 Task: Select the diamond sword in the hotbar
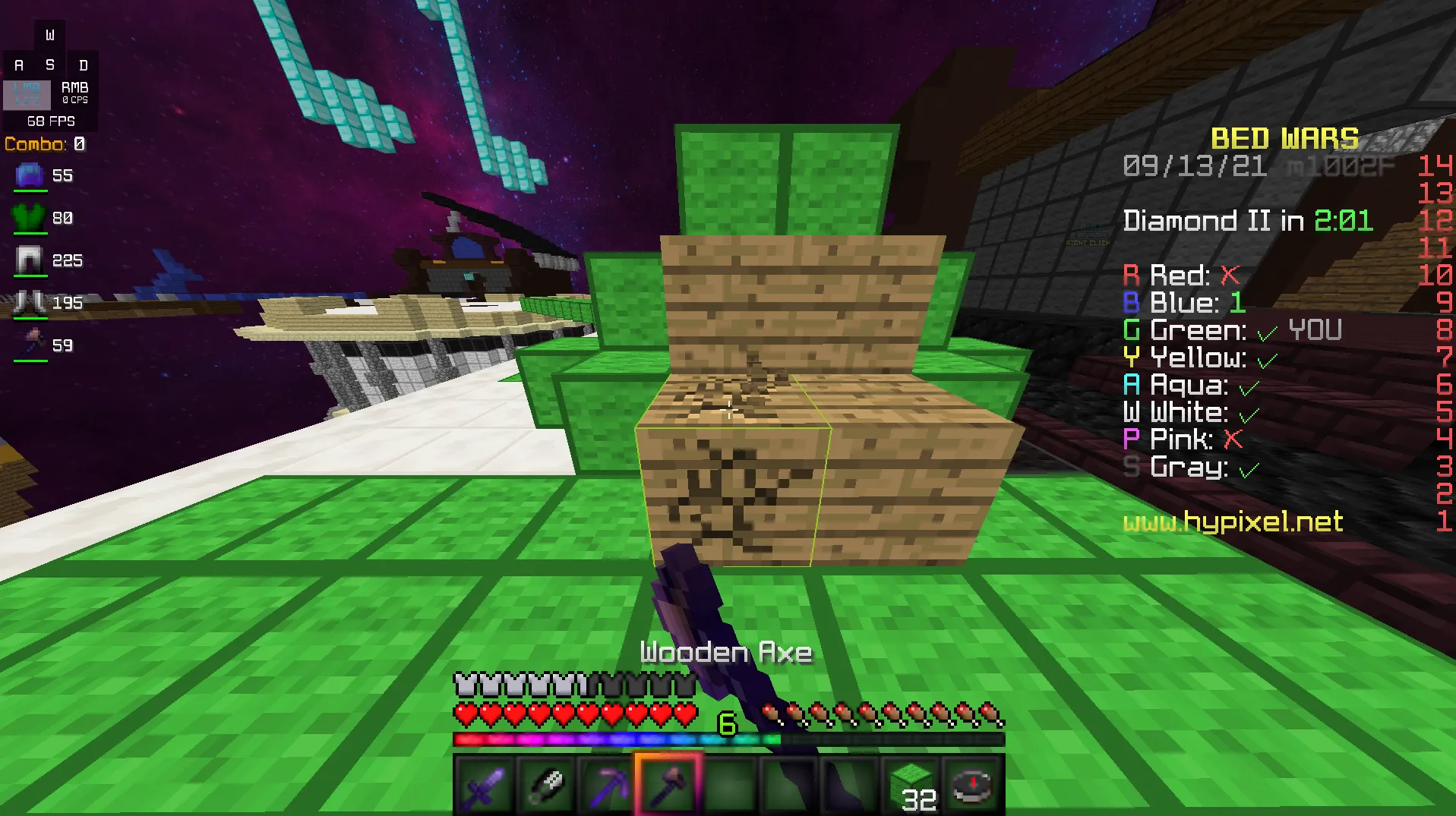(x=483, y=785)
